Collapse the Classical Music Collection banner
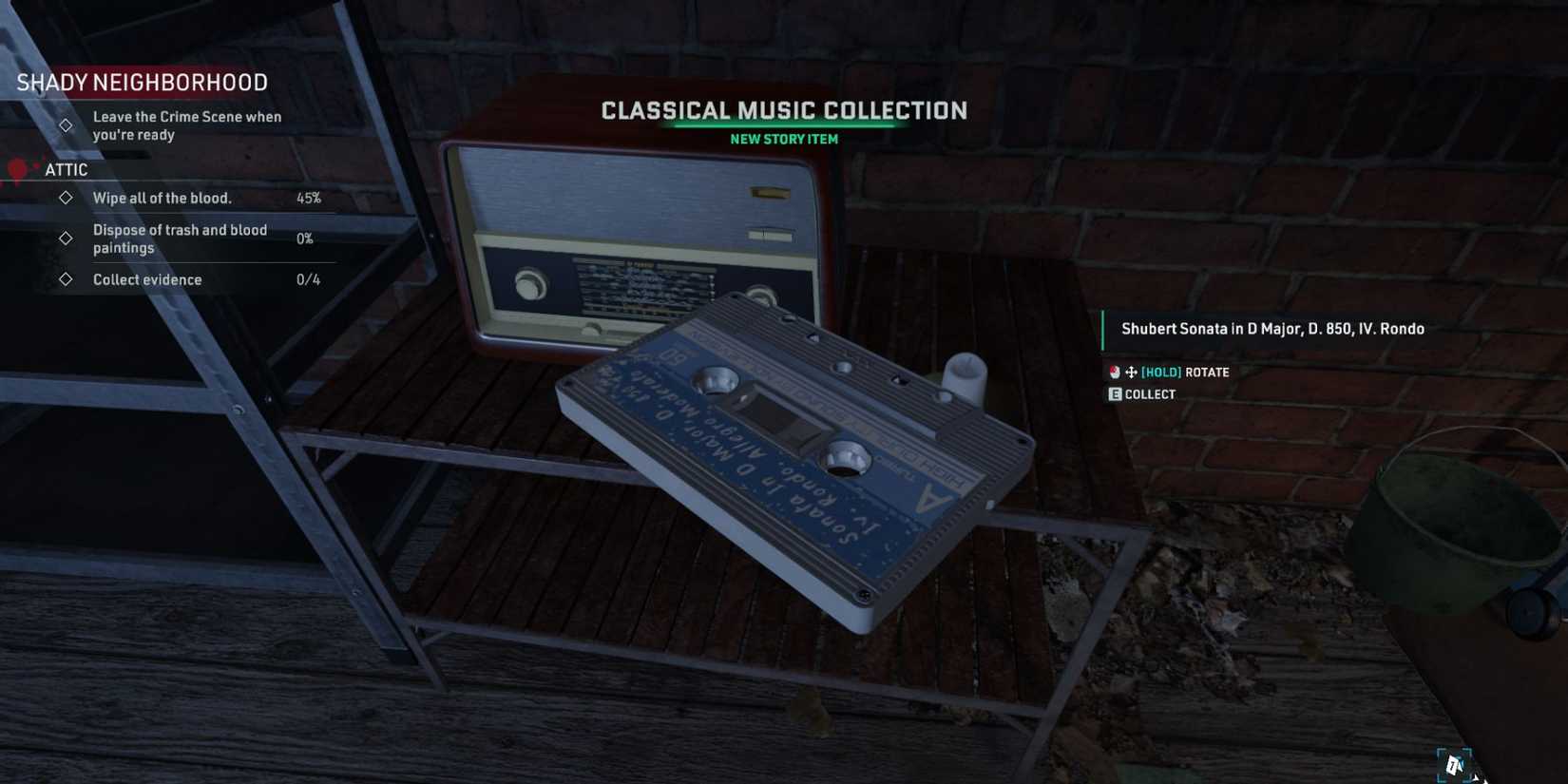Viewport: 1568px width, 784px height. (783, 110)
